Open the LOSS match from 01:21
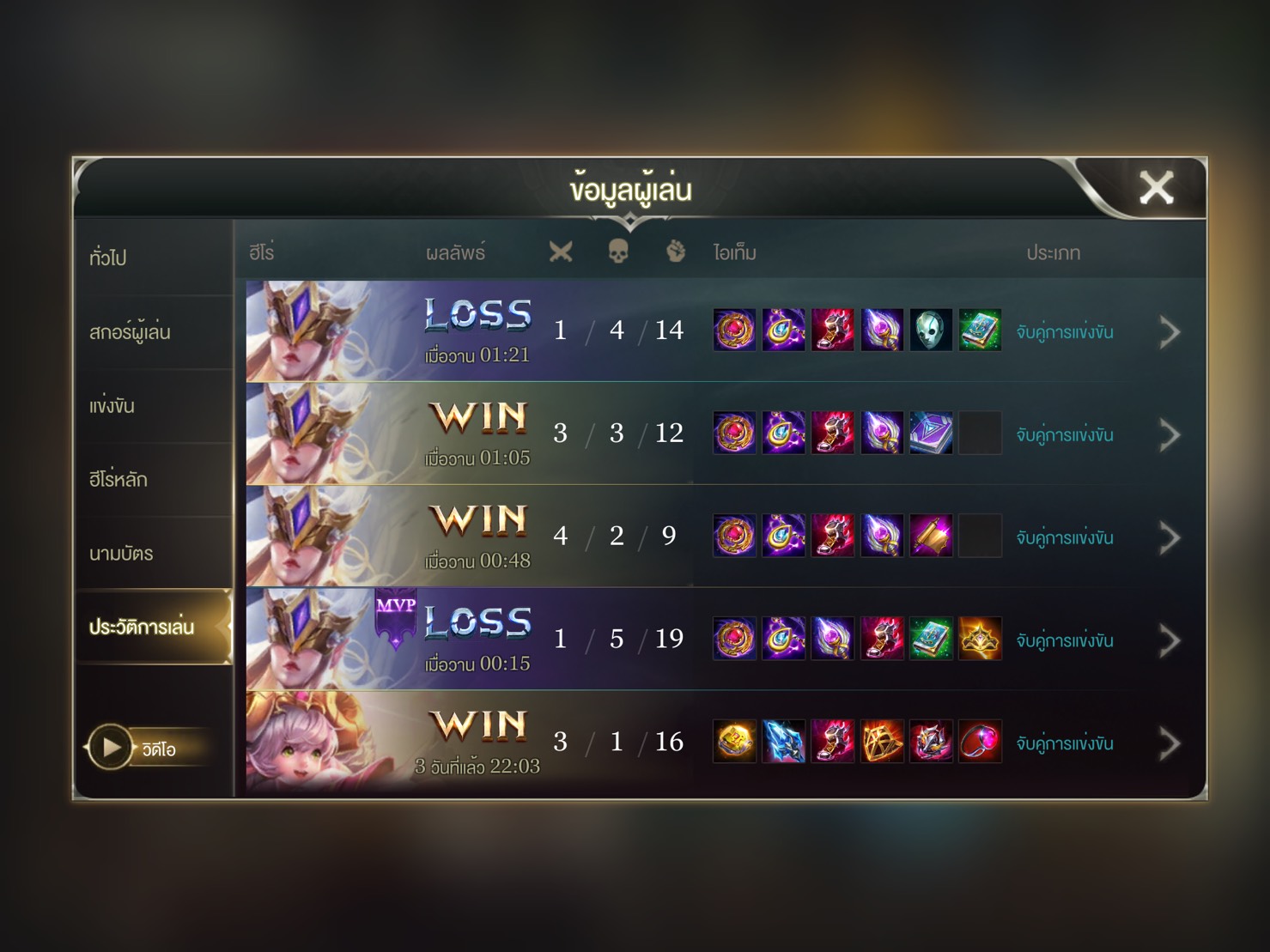Image resolution: width=1270 pixels, height=952 pixels. coord(477,331)
